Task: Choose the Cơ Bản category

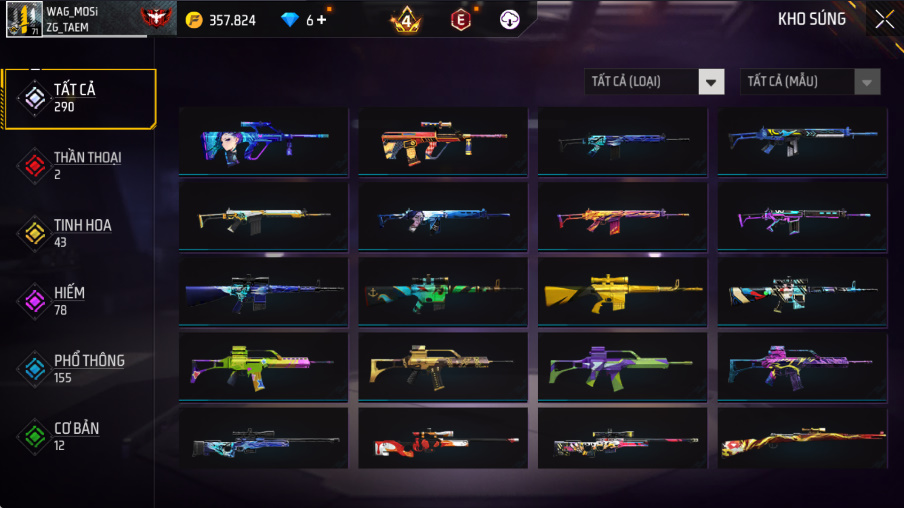Action: click(78, 436)
